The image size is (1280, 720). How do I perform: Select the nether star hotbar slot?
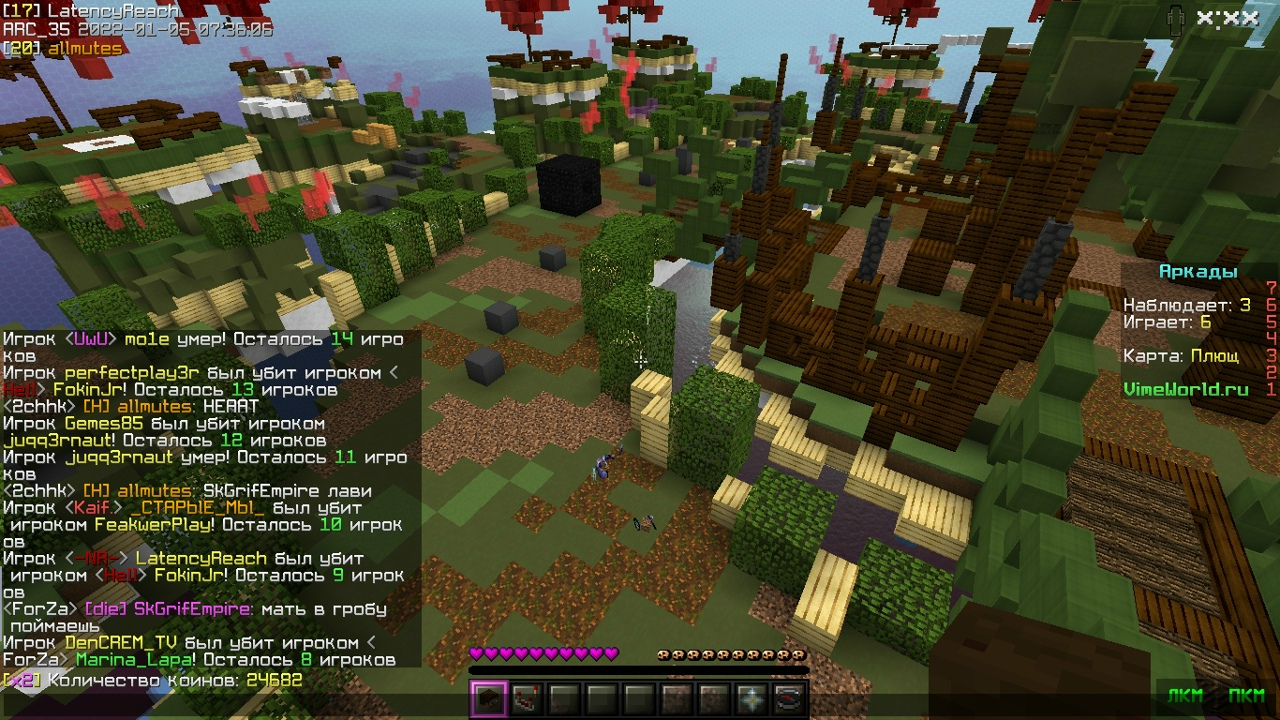coord(752,700)
